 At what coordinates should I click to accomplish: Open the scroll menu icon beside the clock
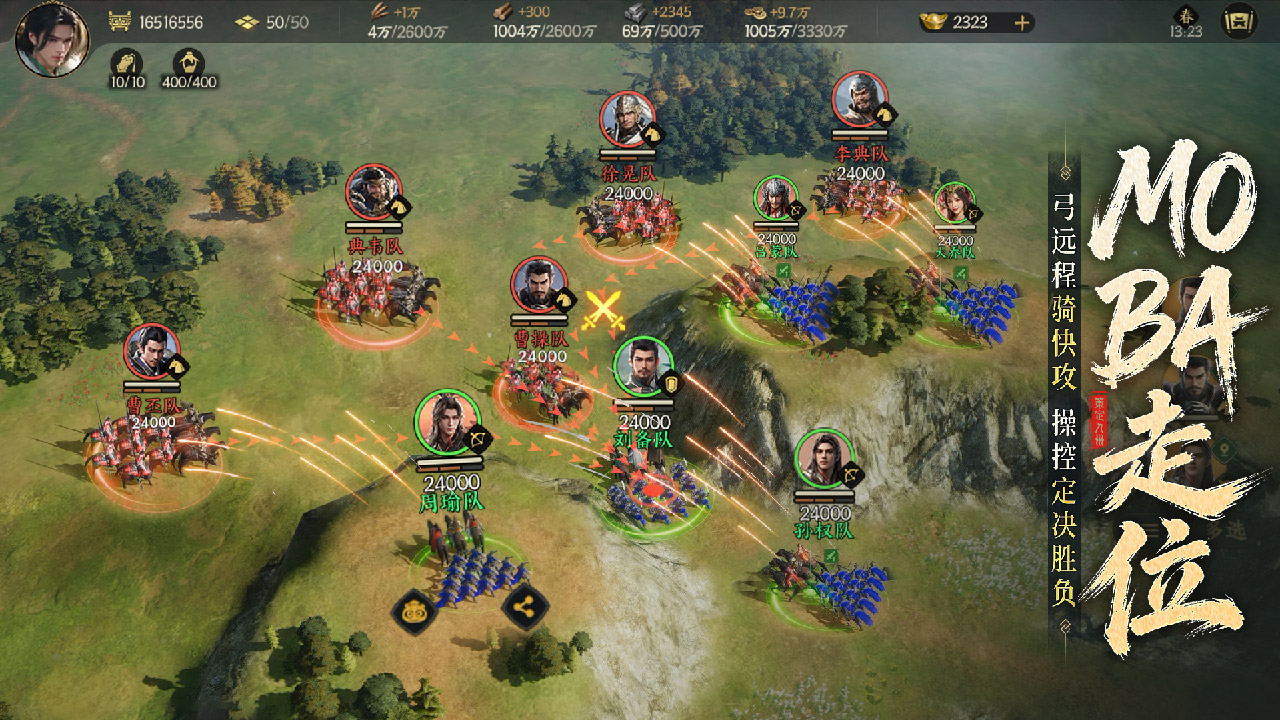pos(1239,21)
